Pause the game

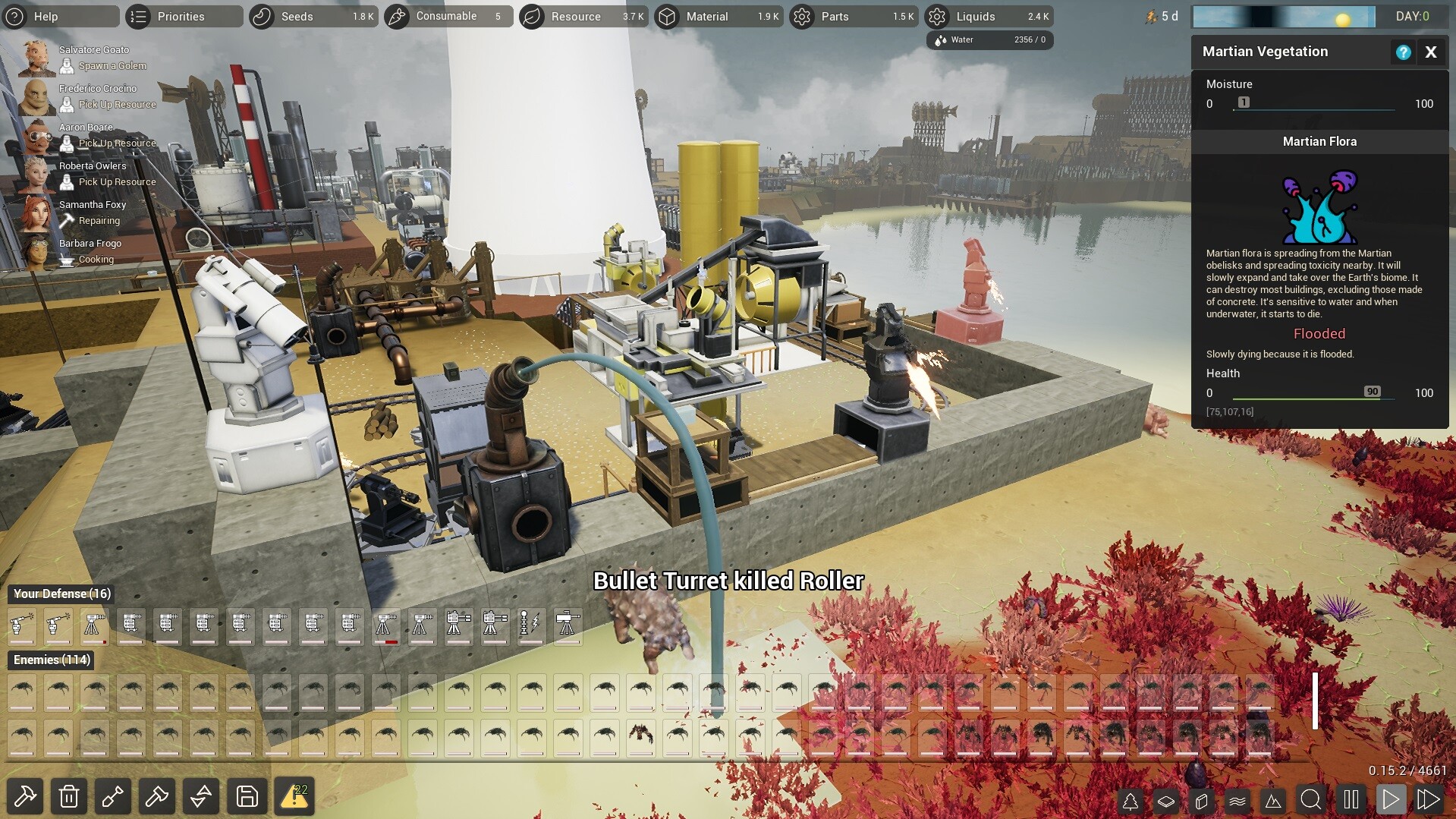(1351, 799)
